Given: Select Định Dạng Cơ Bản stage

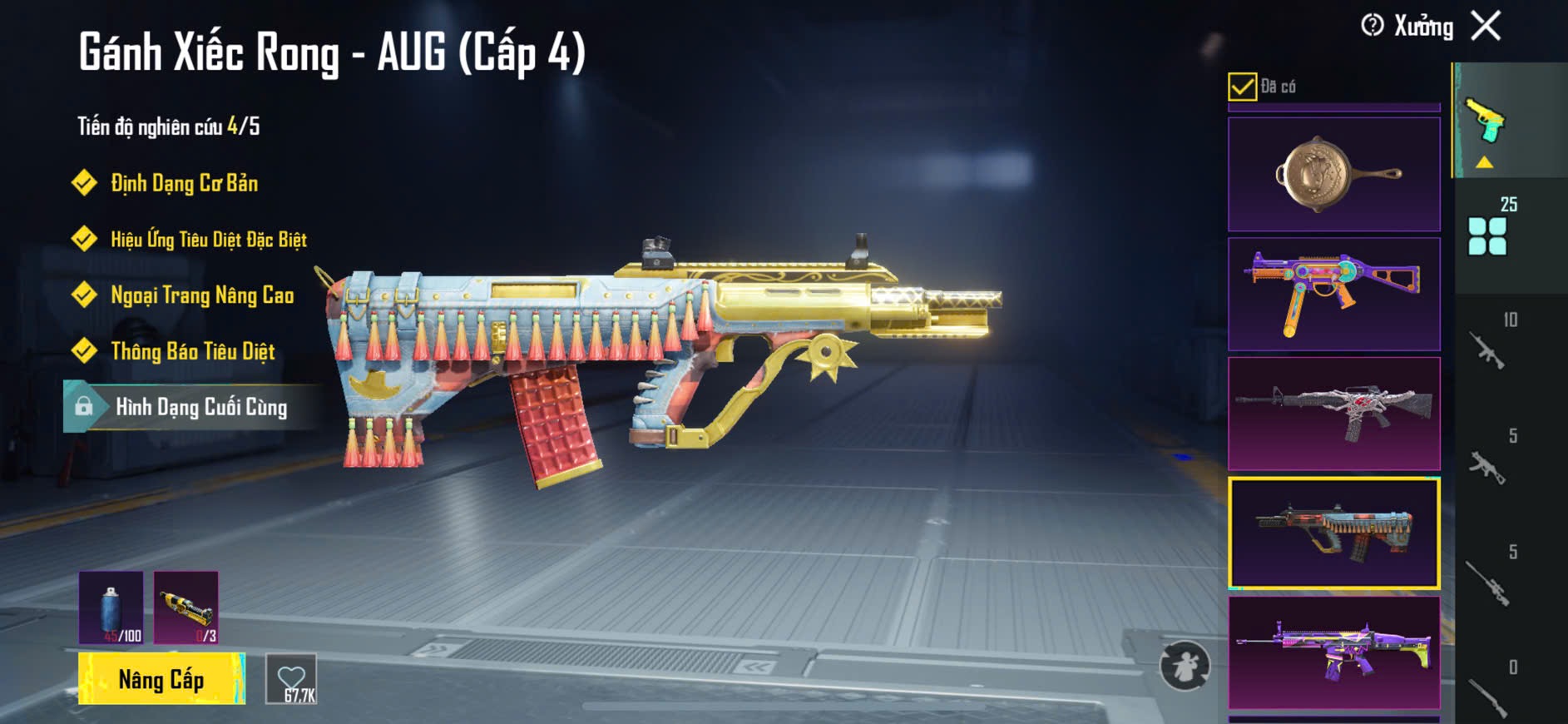Looking at the screenshot, I should point(184,183).
